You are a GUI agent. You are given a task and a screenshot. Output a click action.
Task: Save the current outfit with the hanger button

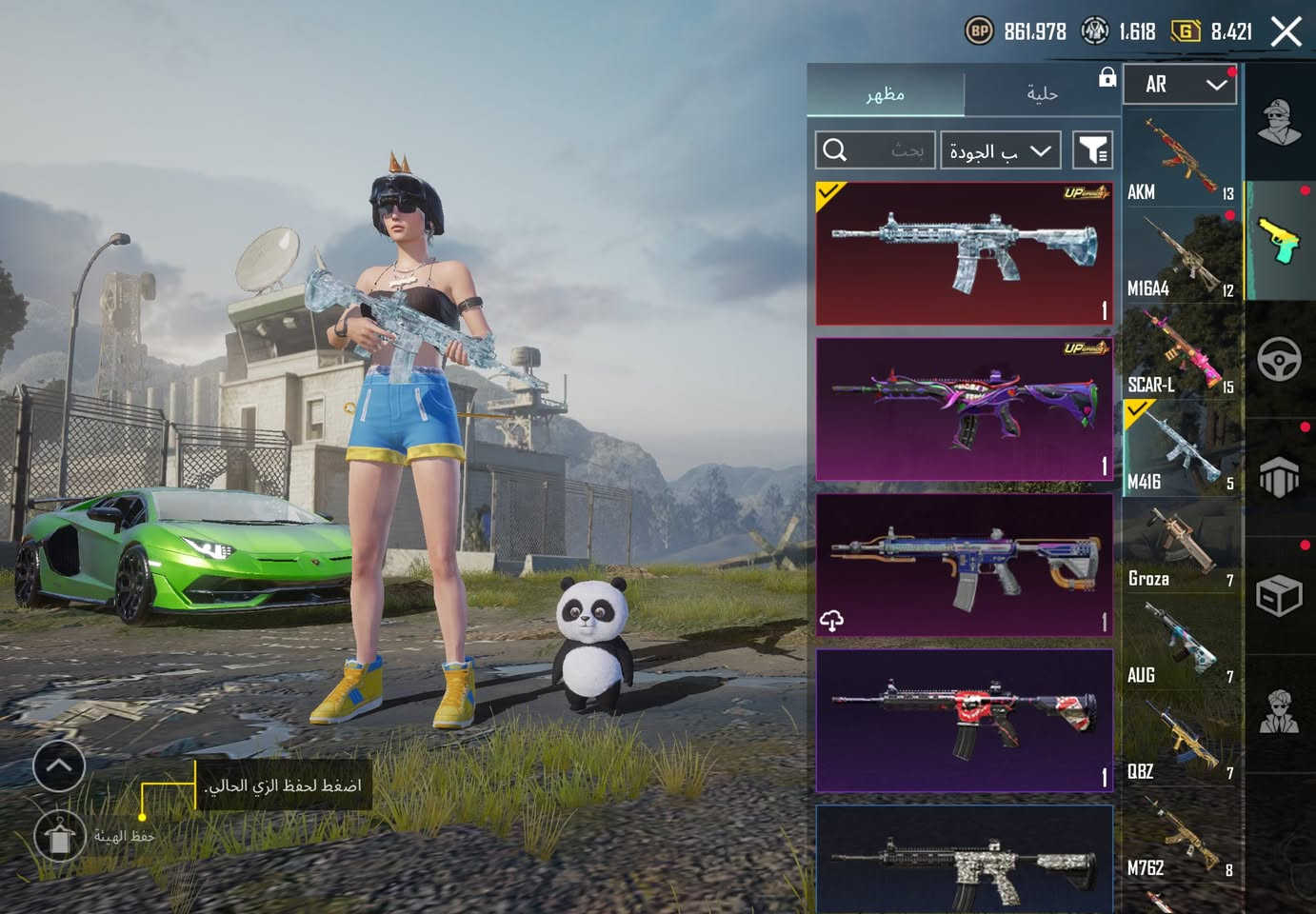tap(59, 836)
